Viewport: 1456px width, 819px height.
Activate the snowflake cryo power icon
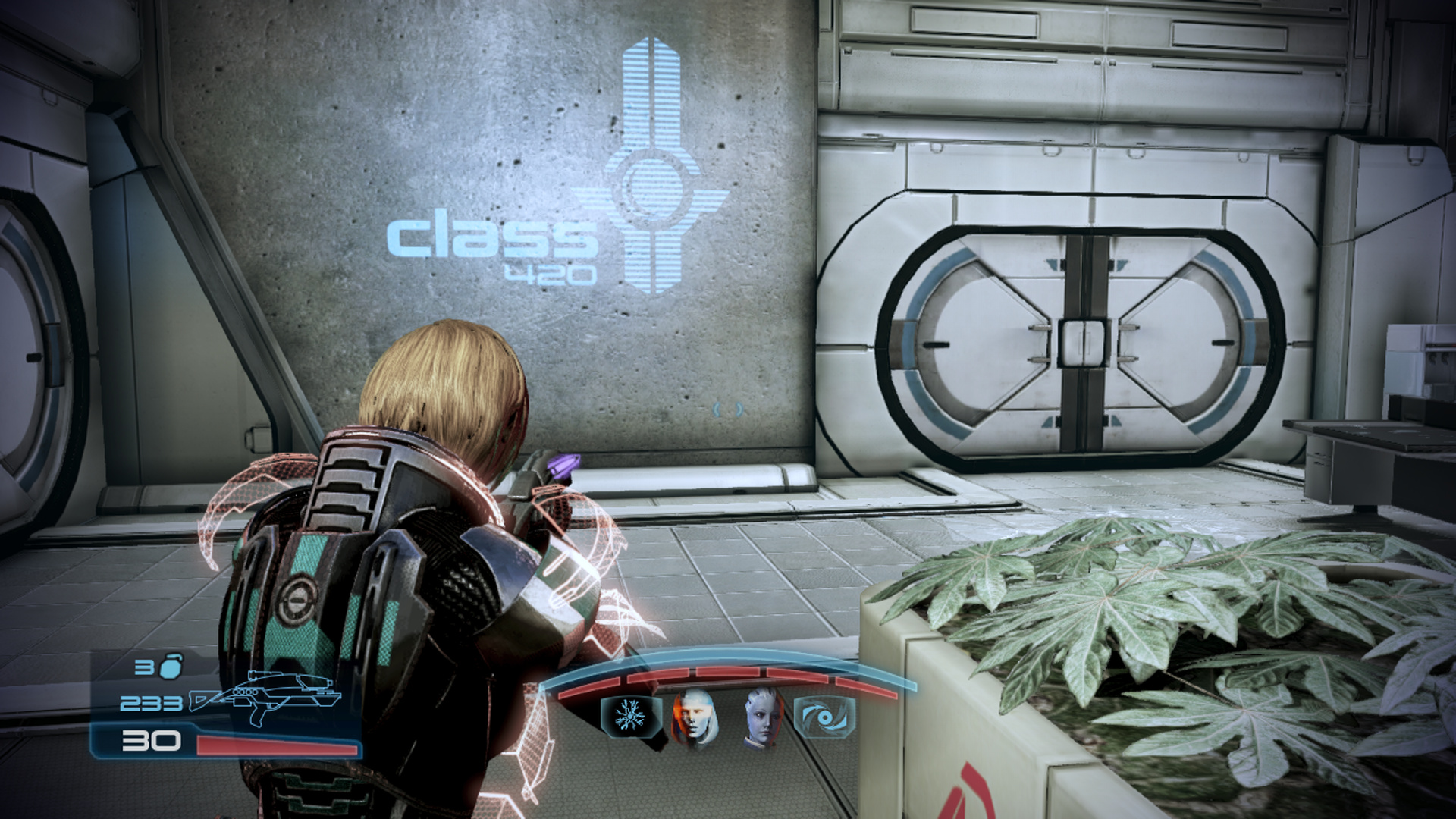pyautogui.click(x=629, y=716)
